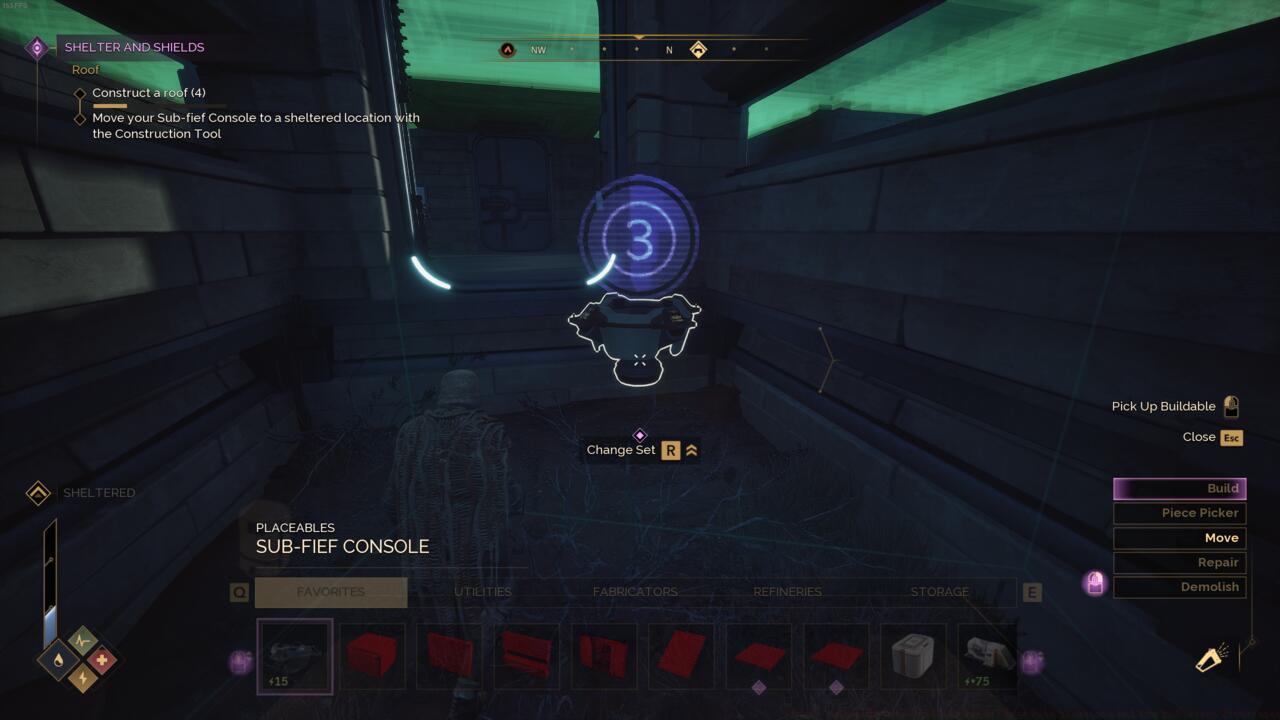Toggle the Construct a roof objective diamond
1280x720 pixels.
pyautogui.click(x=81, y=92)
